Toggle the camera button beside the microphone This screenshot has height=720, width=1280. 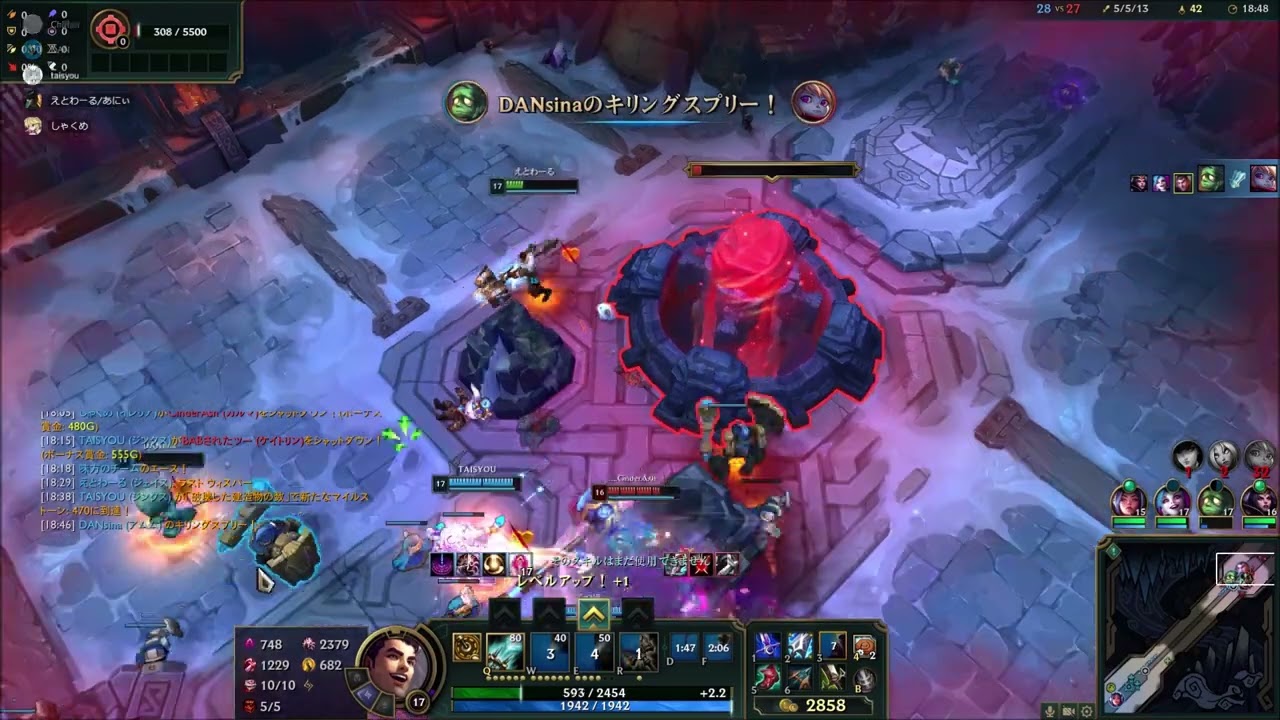pos(1068,711)
